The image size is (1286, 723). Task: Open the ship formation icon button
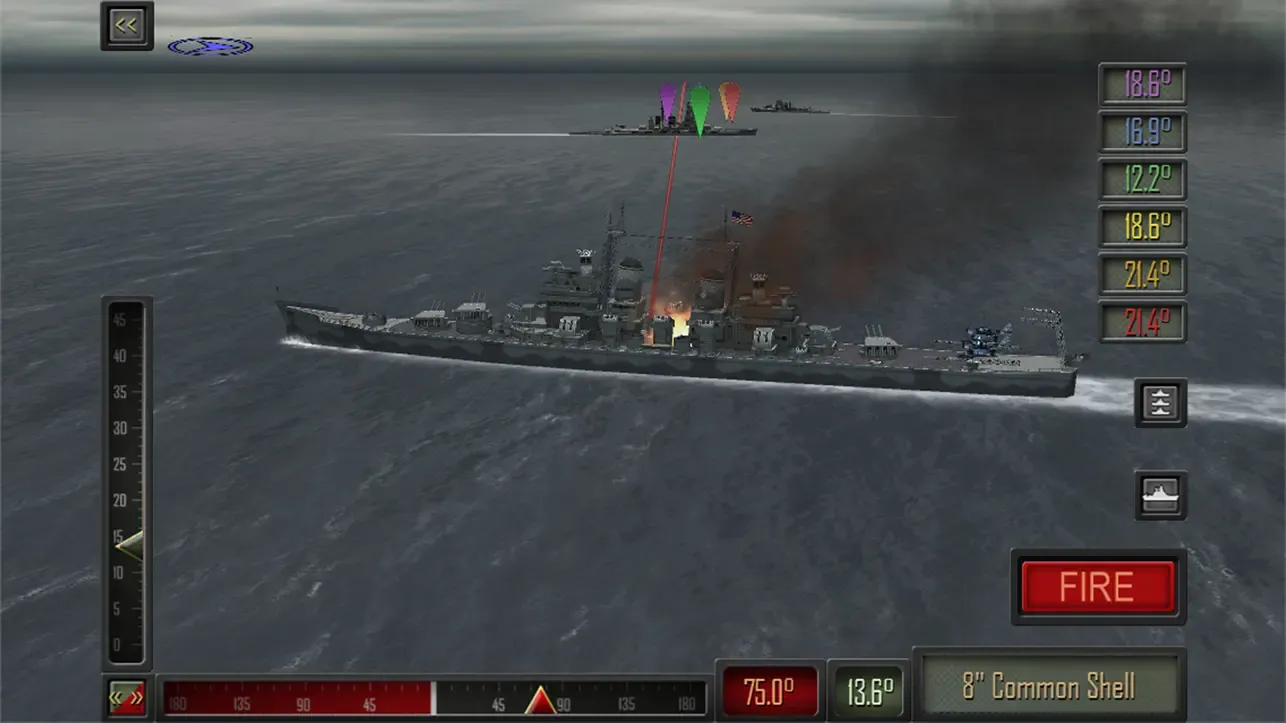coord(1160,403)
